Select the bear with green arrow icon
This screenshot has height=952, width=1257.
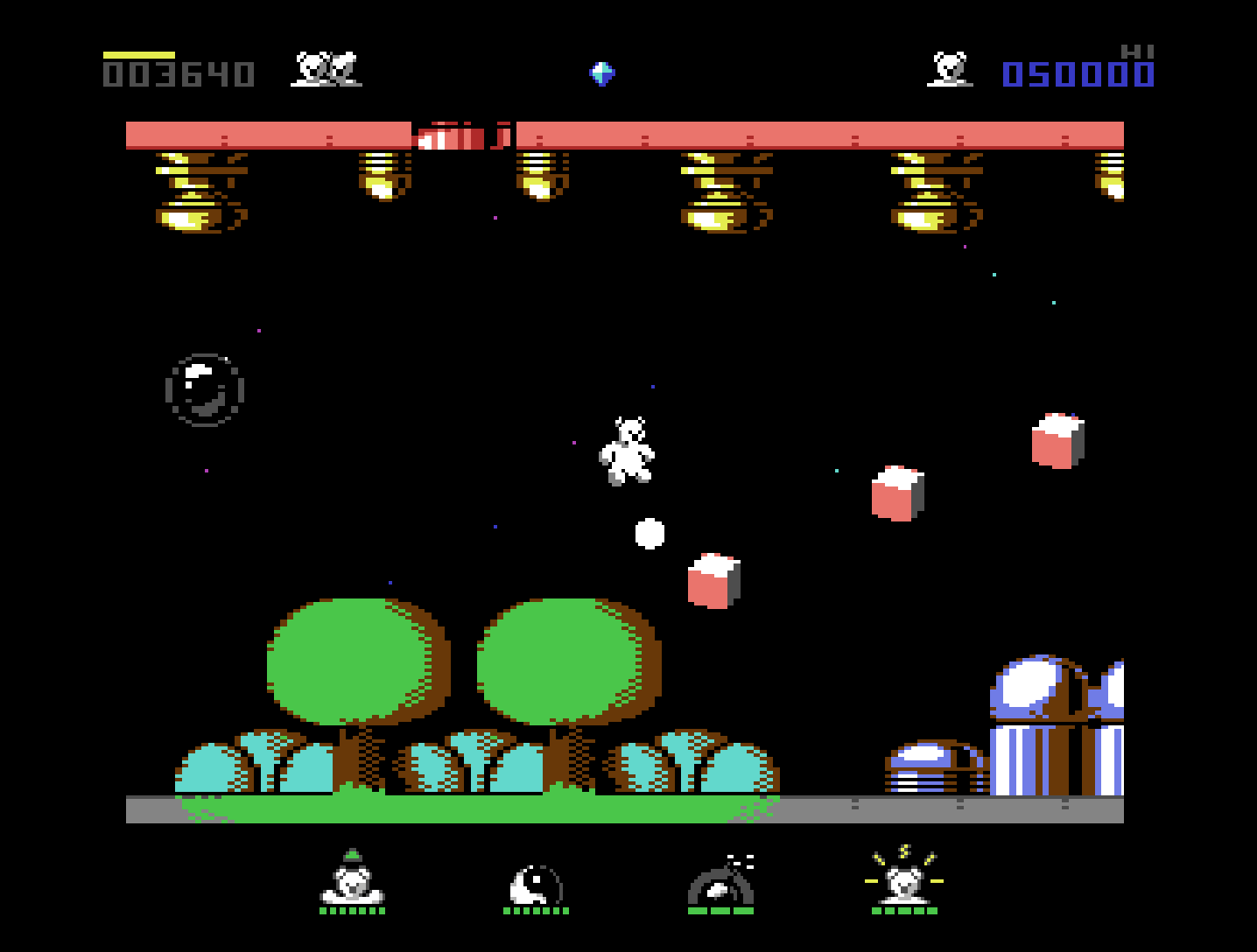(x=352, y=878)
